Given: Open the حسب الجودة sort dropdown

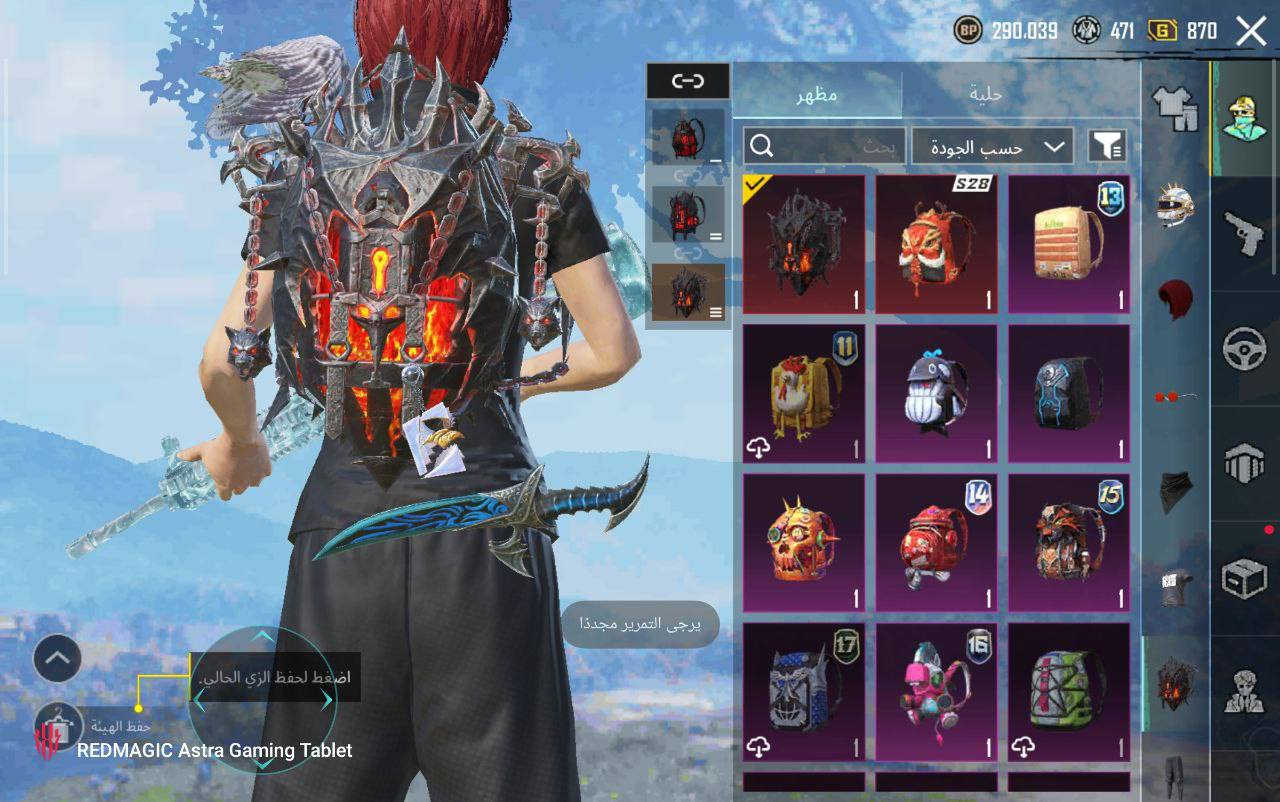Looking at the screenshot, I should pyautogui.click(x=992, y=147).
